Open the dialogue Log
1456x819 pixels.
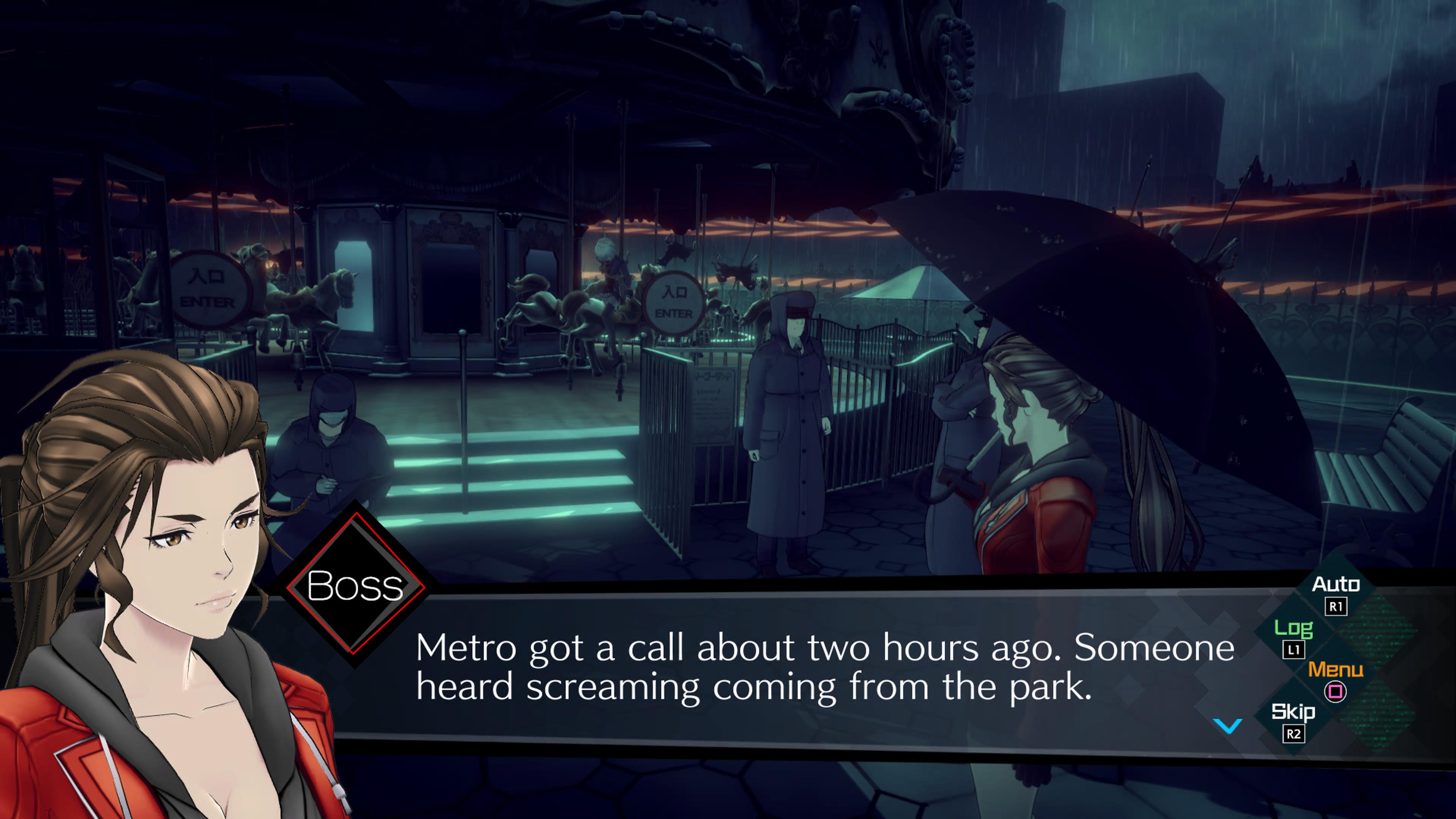point(1293,637)
